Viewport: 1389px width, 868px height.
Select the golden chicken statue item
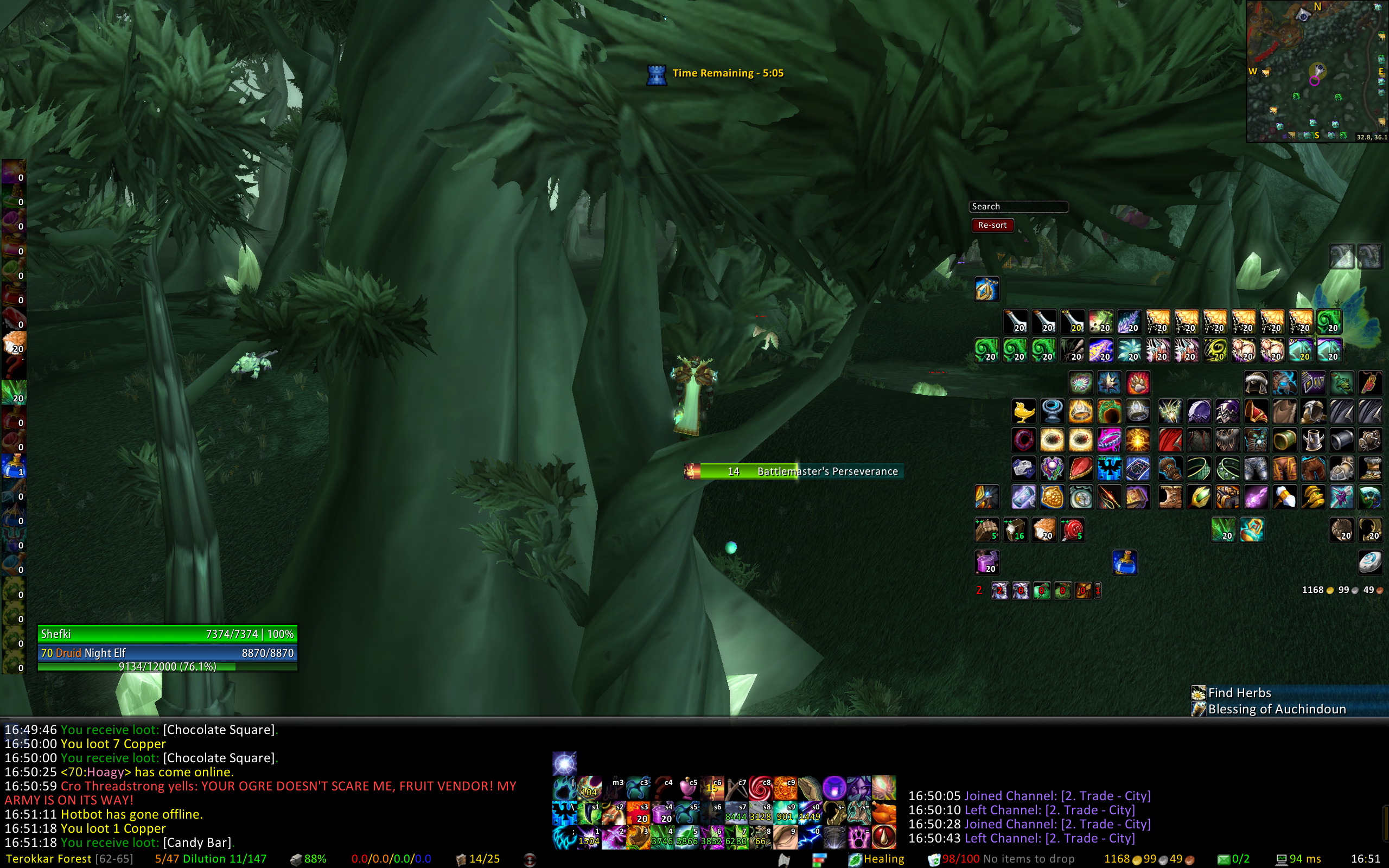tap(1023, 412)
